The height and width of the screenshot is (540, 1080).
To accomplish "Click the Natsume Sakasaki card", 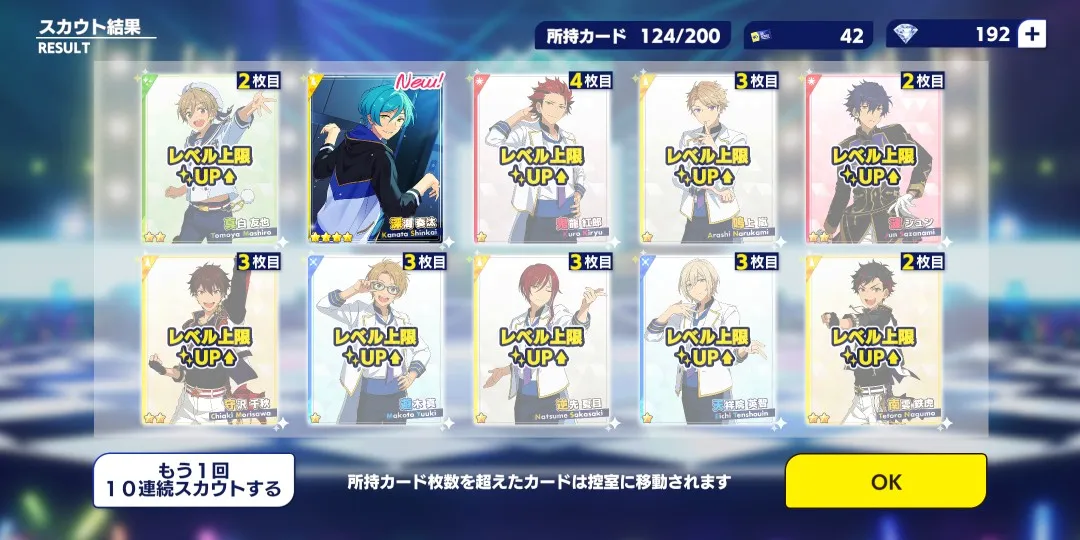I will point(542,339).
